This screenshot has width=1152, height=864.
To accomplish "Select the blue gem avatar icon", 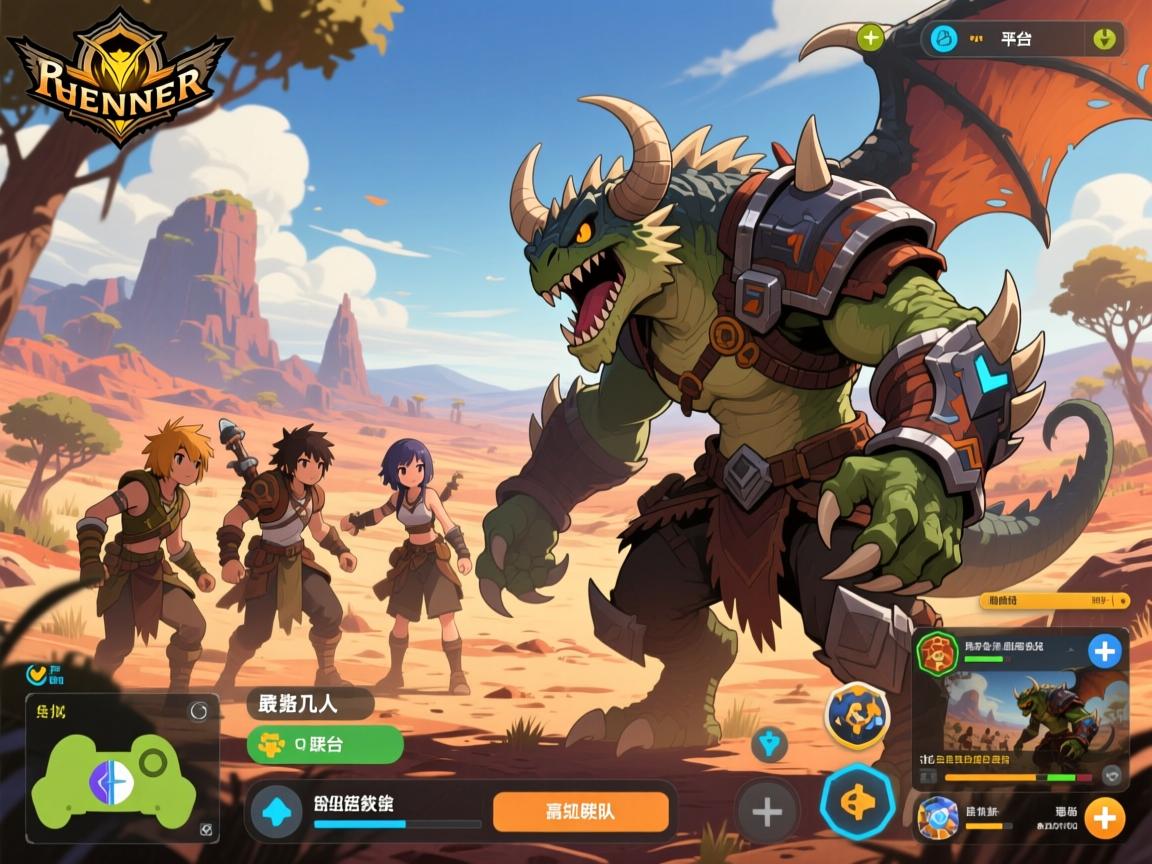I will pyautogui.click(x=938, y=817).
